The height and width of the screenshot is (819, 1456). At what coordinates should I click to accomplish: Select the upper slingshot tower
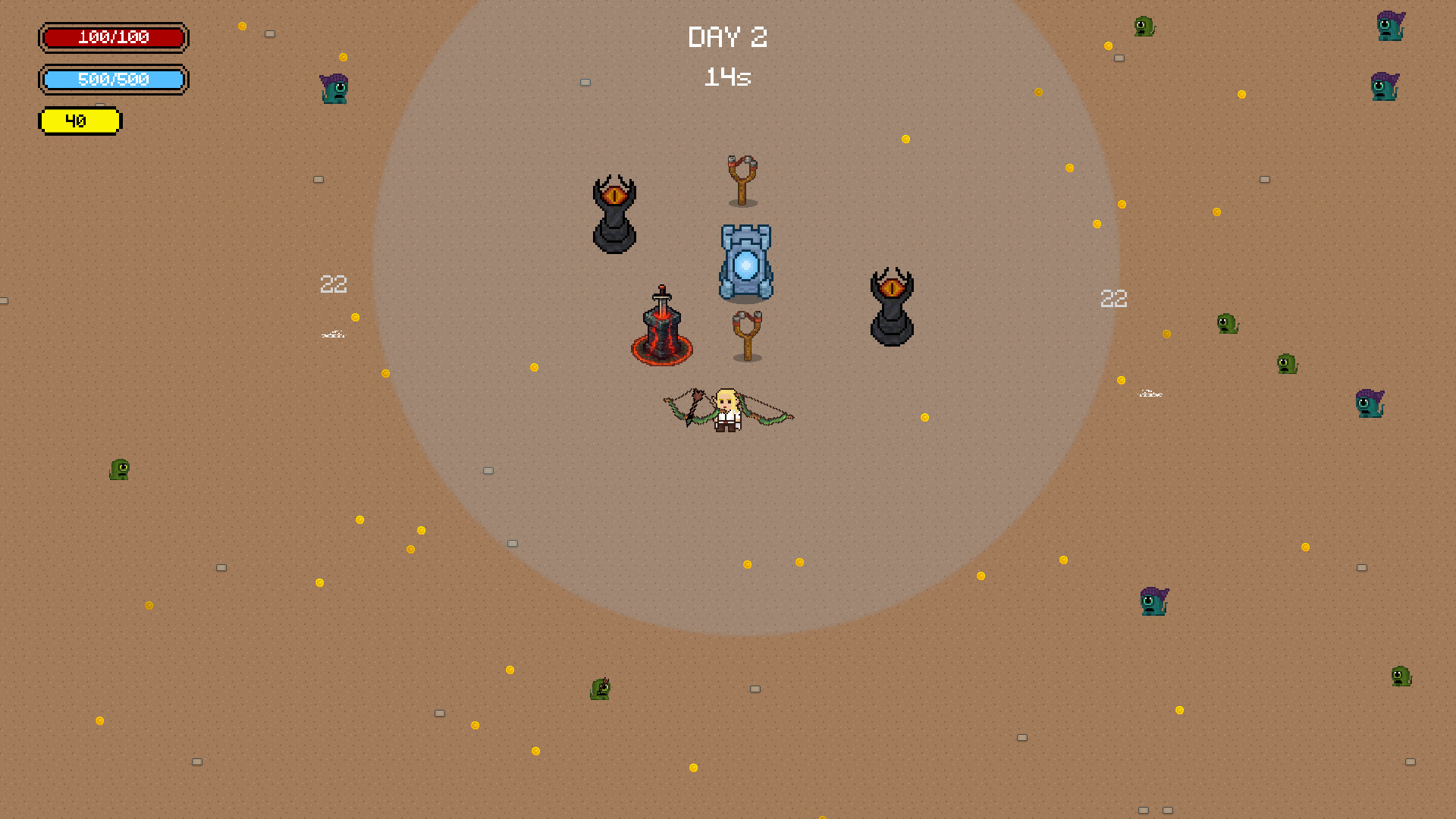(x=742, y=178)
